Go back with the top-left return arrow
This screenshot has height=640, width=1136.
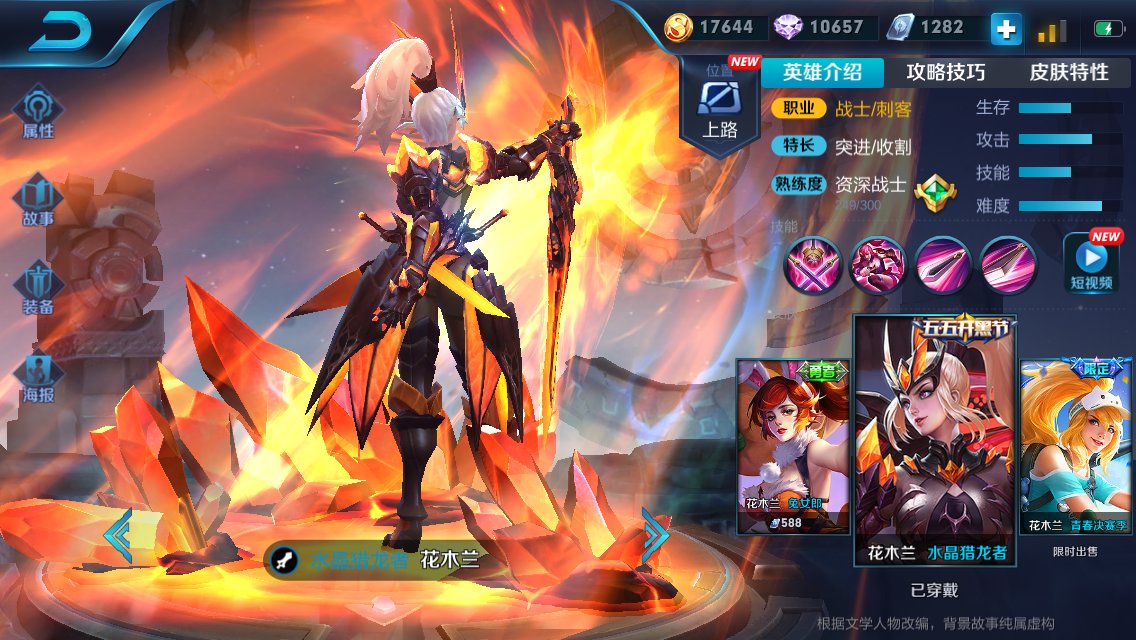(x=60, y=33)
